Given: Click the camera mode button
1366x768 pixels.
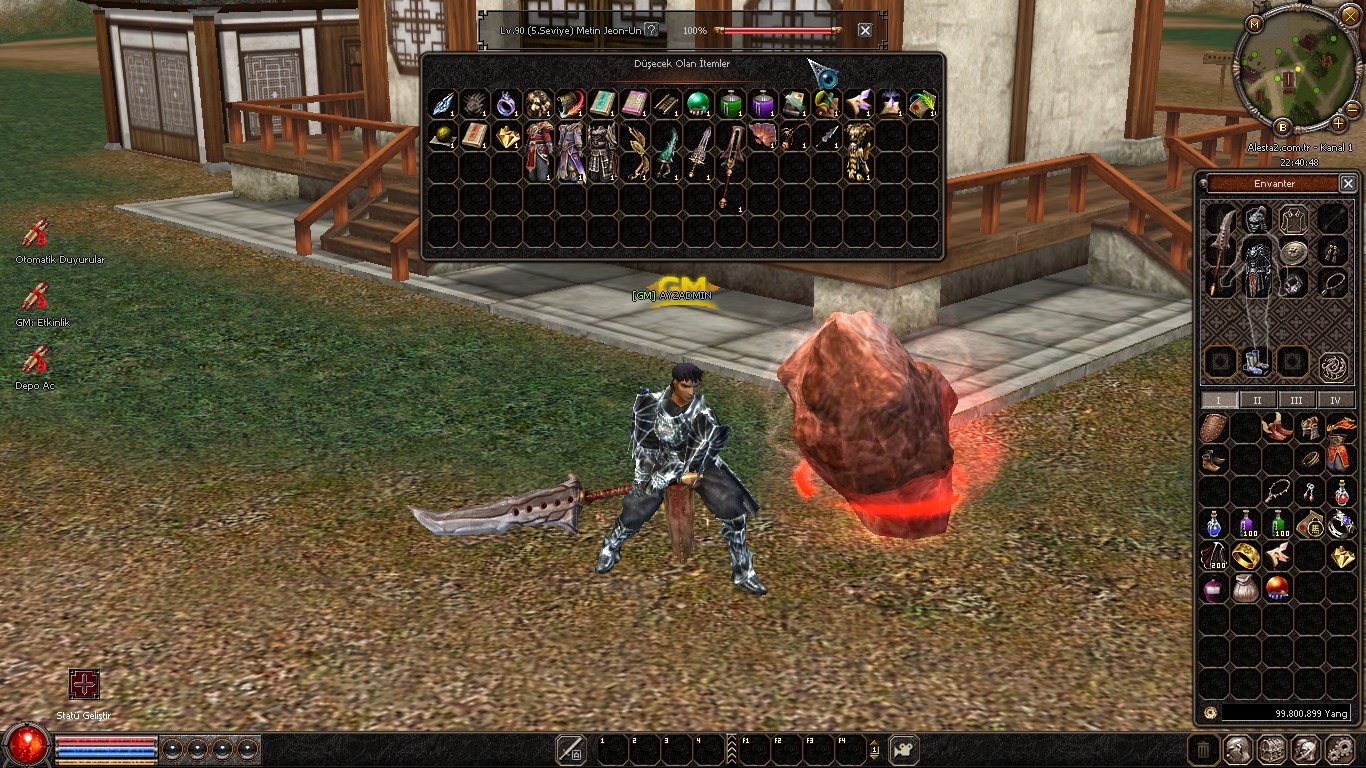Looking at the screenshot, I should pyautogui.click(x=904, y=750).
